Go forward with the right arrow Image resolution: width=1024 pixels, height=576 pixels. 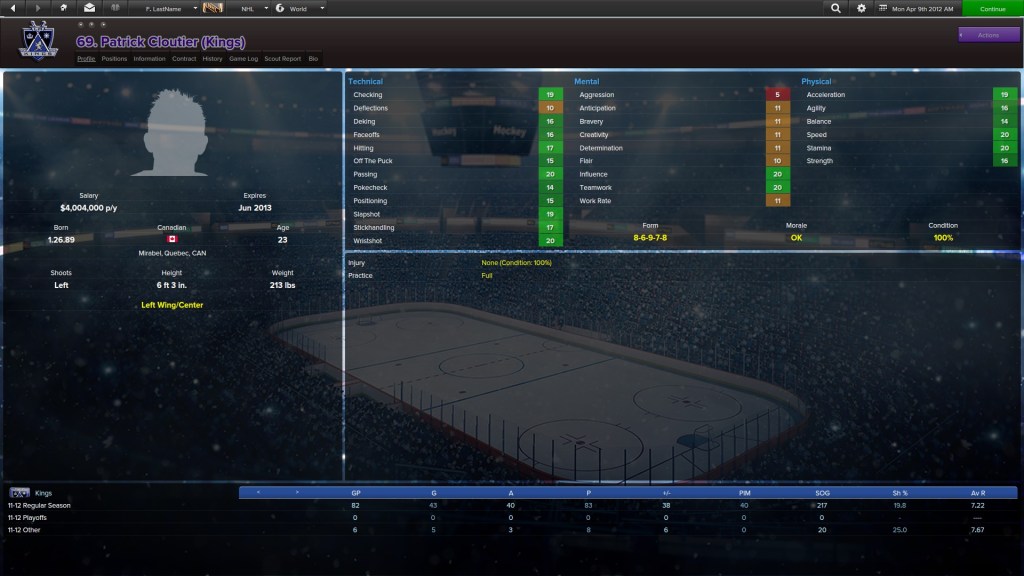coord(38,8)
